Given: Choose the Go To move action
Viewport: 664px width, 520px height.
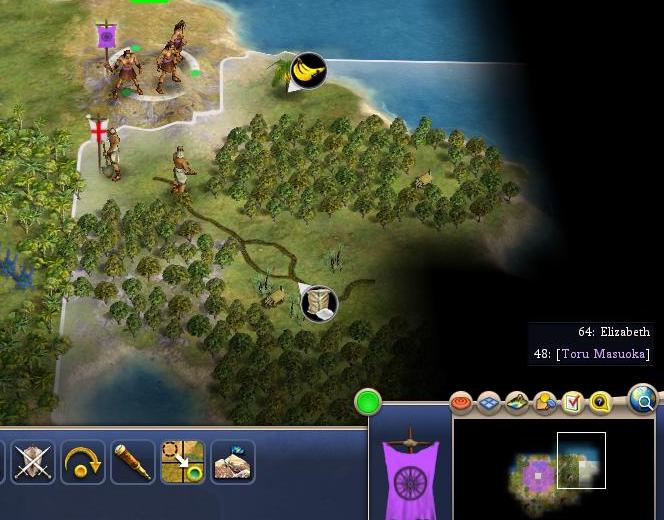Looking at the screenshot, I should pyautogui.click(x=183, y=462).
